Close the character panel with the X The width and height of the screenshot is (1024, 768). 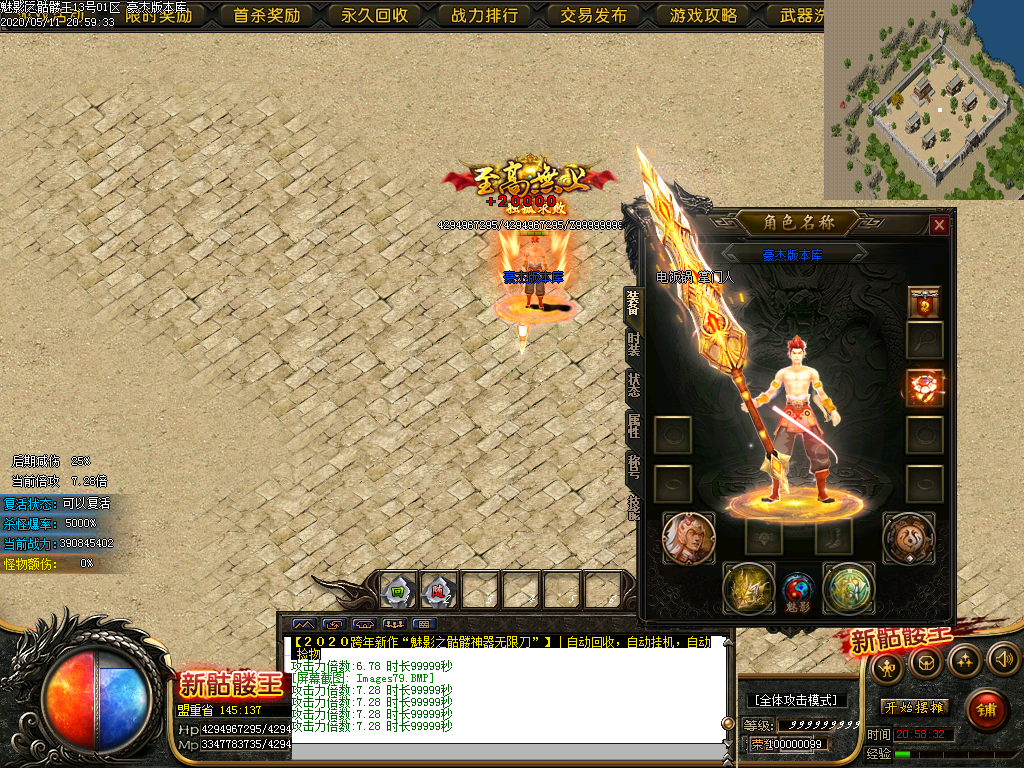938,225
